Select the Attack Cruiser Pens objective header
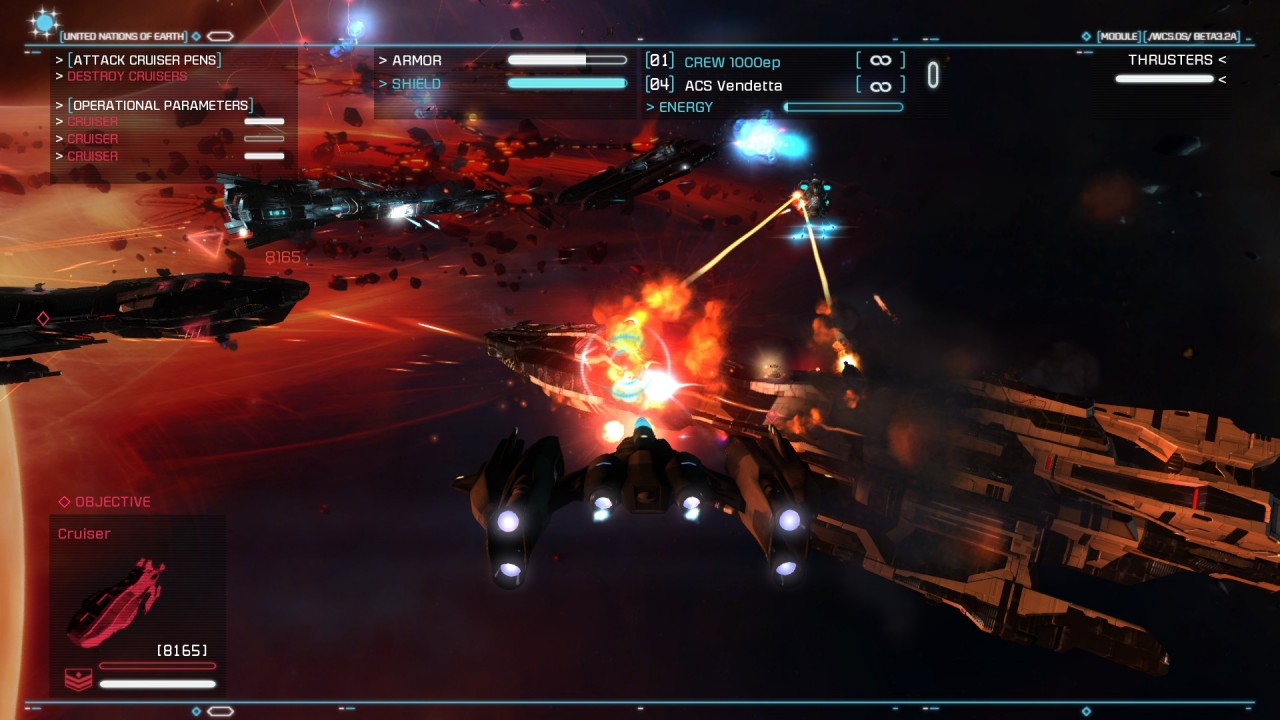1280x720 pixels. pyautogui.click(x=144, y=60)
